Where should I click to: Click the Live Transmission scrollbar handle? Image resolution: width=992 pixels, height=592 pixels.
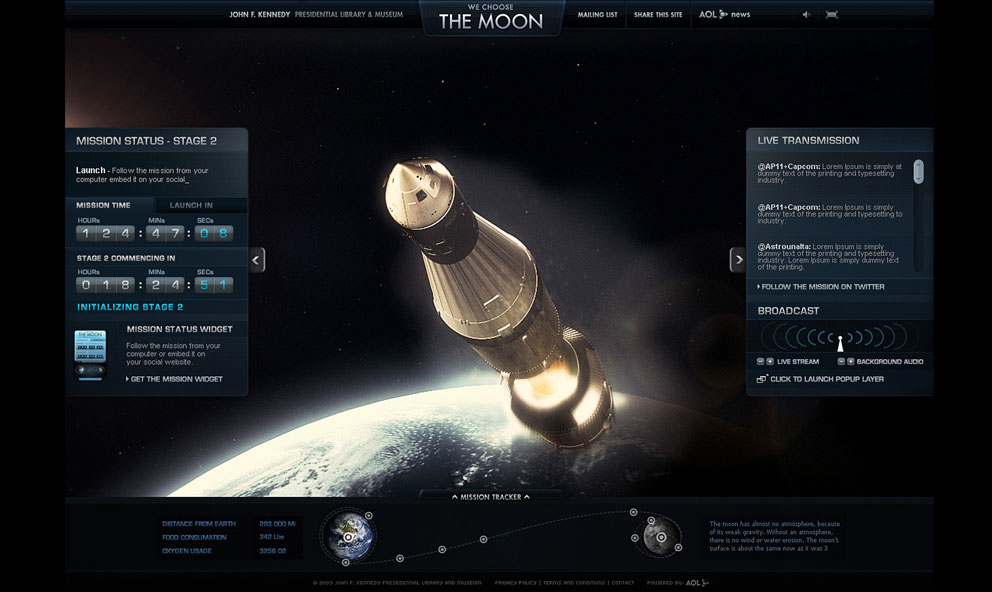tap(918, 171)
